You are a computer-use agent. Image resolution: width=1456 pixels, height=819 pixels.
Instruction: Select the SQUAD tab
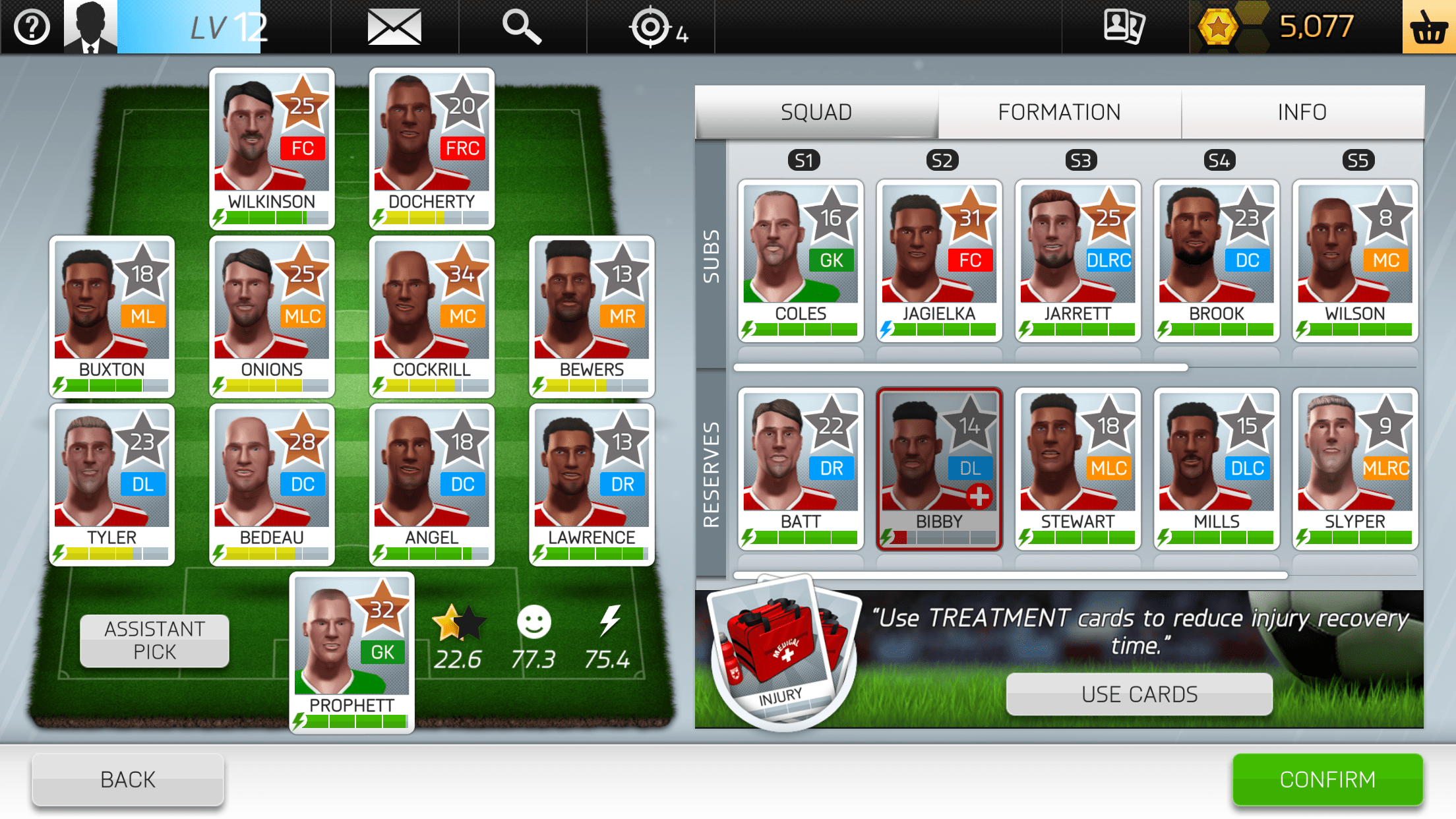click(816, 111)
